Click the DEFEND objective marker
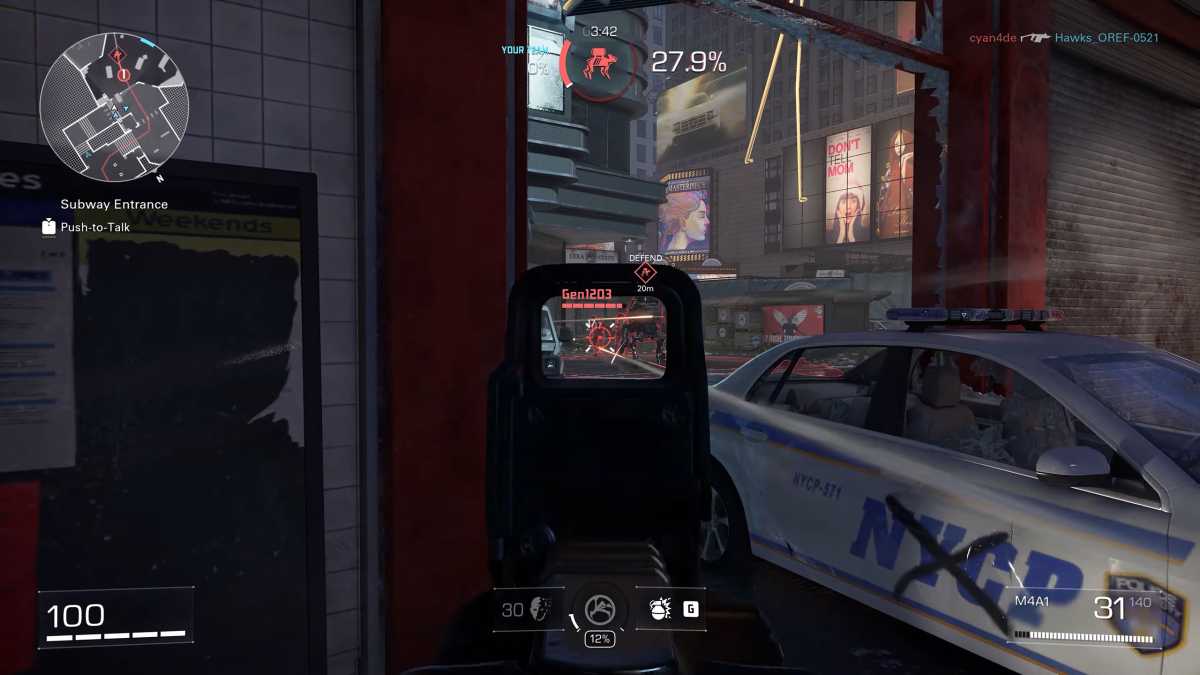 (x=645, y=271)
